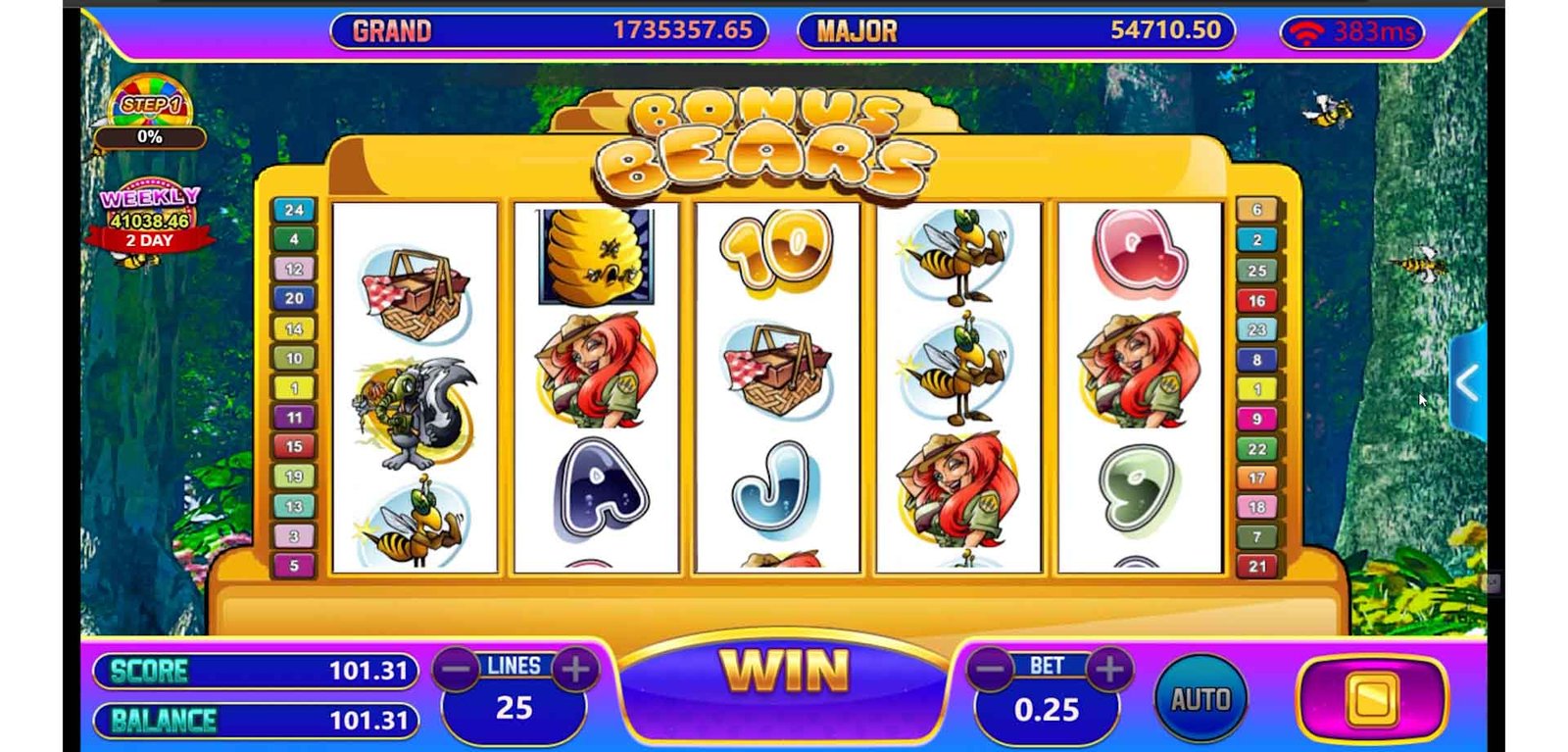Open the STEP 1 wheel bonus
1568x752 pixels.
tap(150, 104)
